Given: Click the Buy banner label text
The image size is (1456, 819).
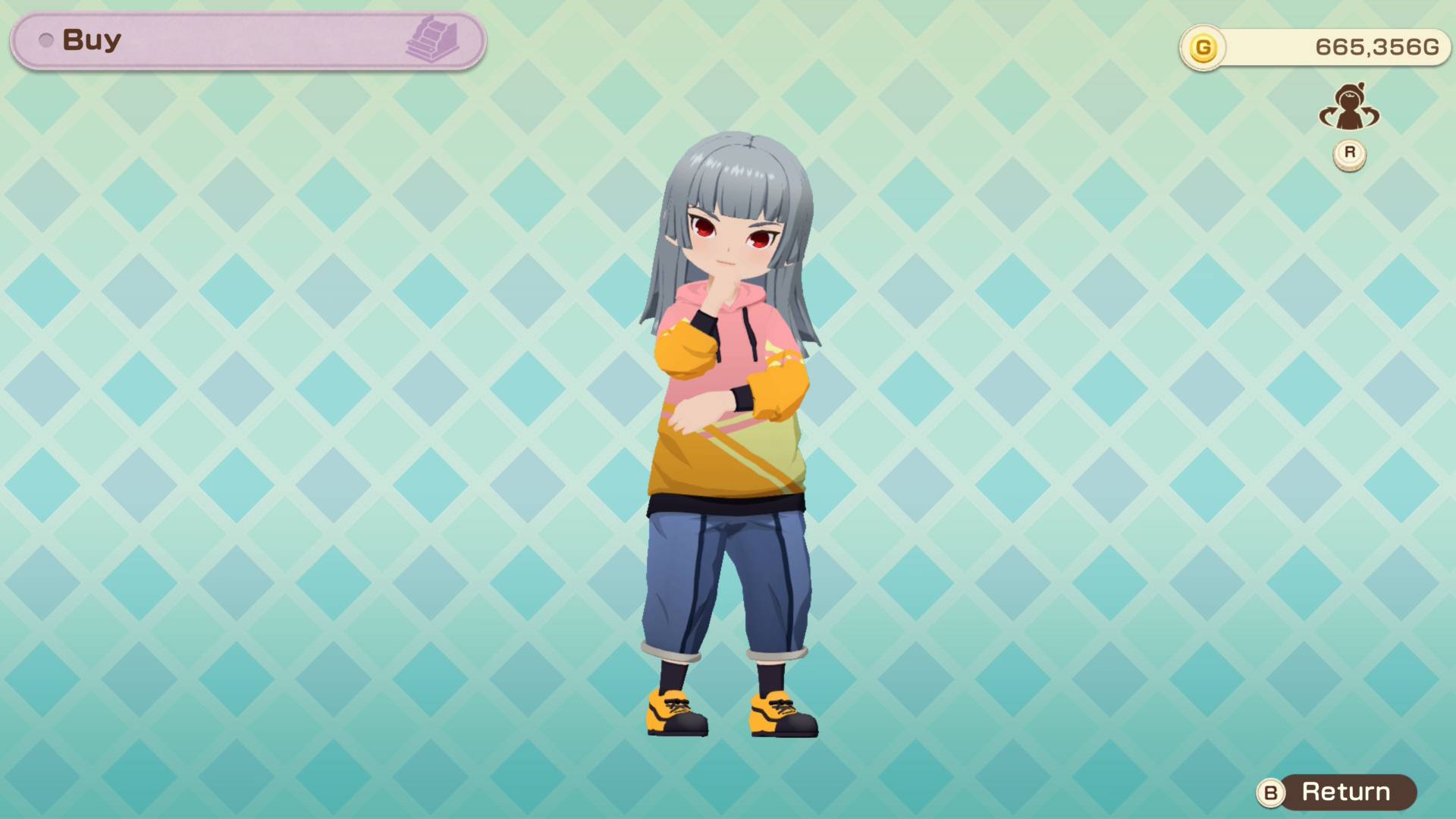Looking at the screenshot, I should tap(91, 40).
